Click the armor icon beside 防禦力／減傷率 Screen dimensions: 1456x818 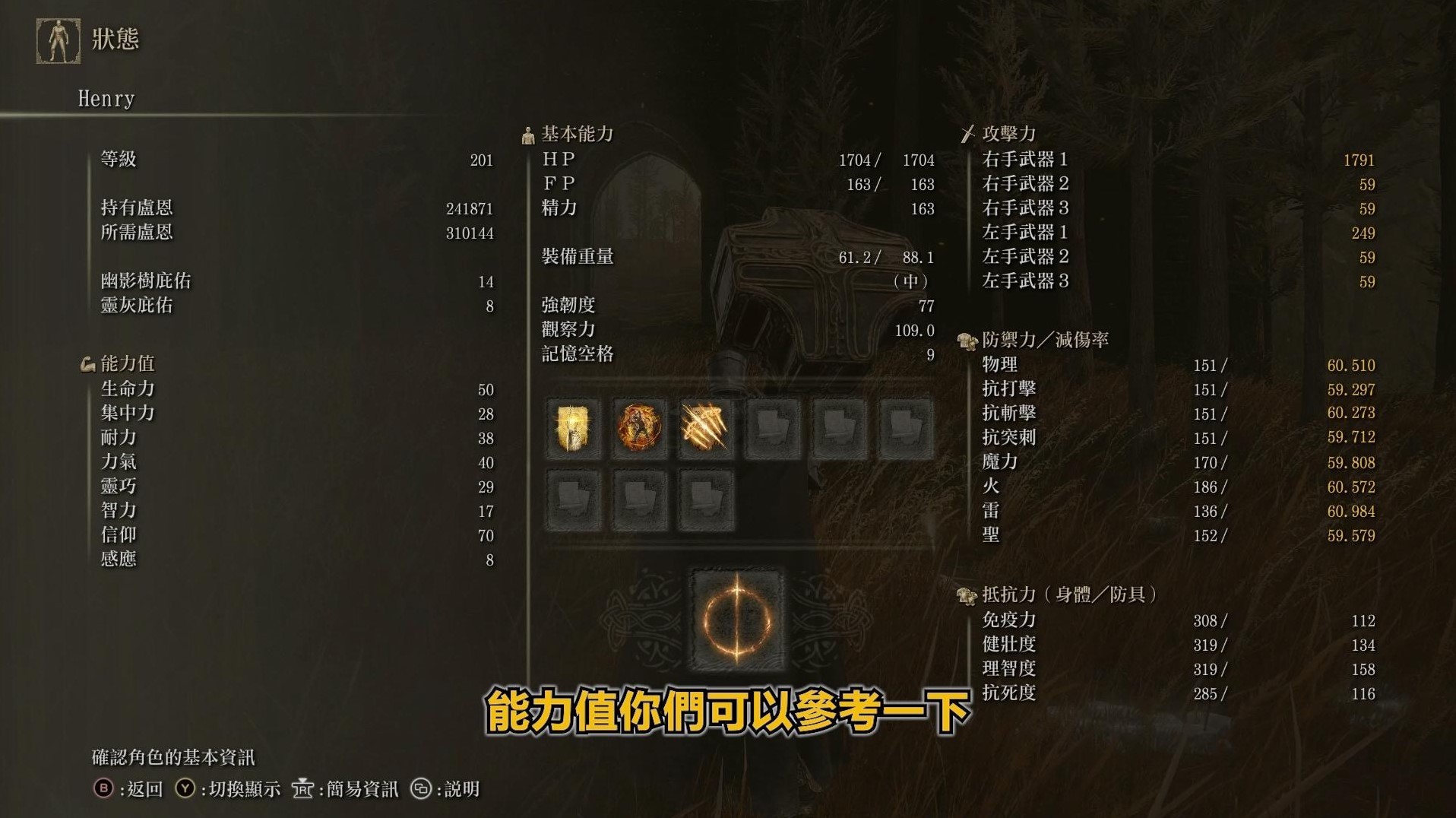tap(967, 341)
